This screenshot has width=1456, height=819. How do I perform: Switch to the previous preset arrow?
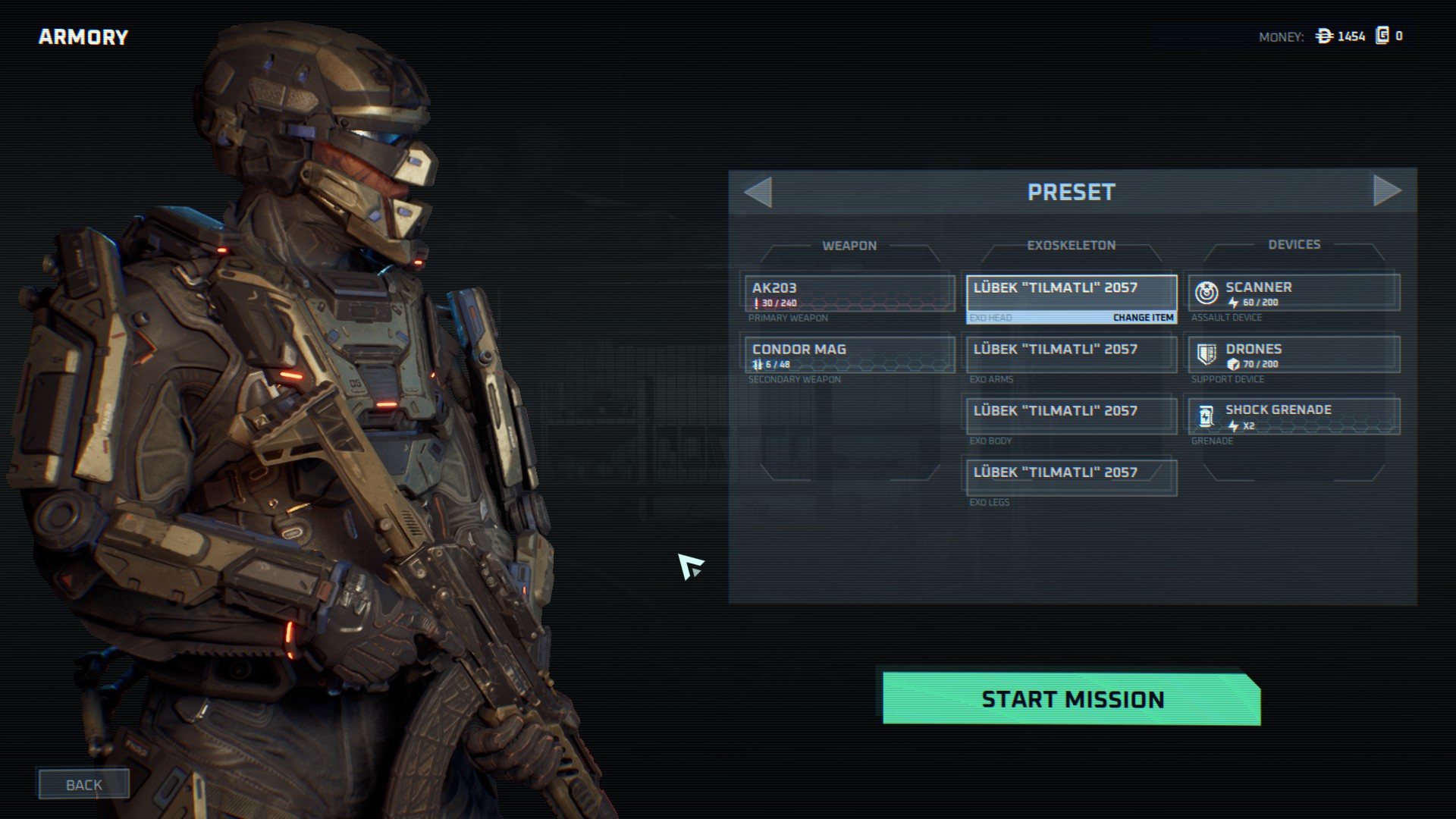coord(758,192)
